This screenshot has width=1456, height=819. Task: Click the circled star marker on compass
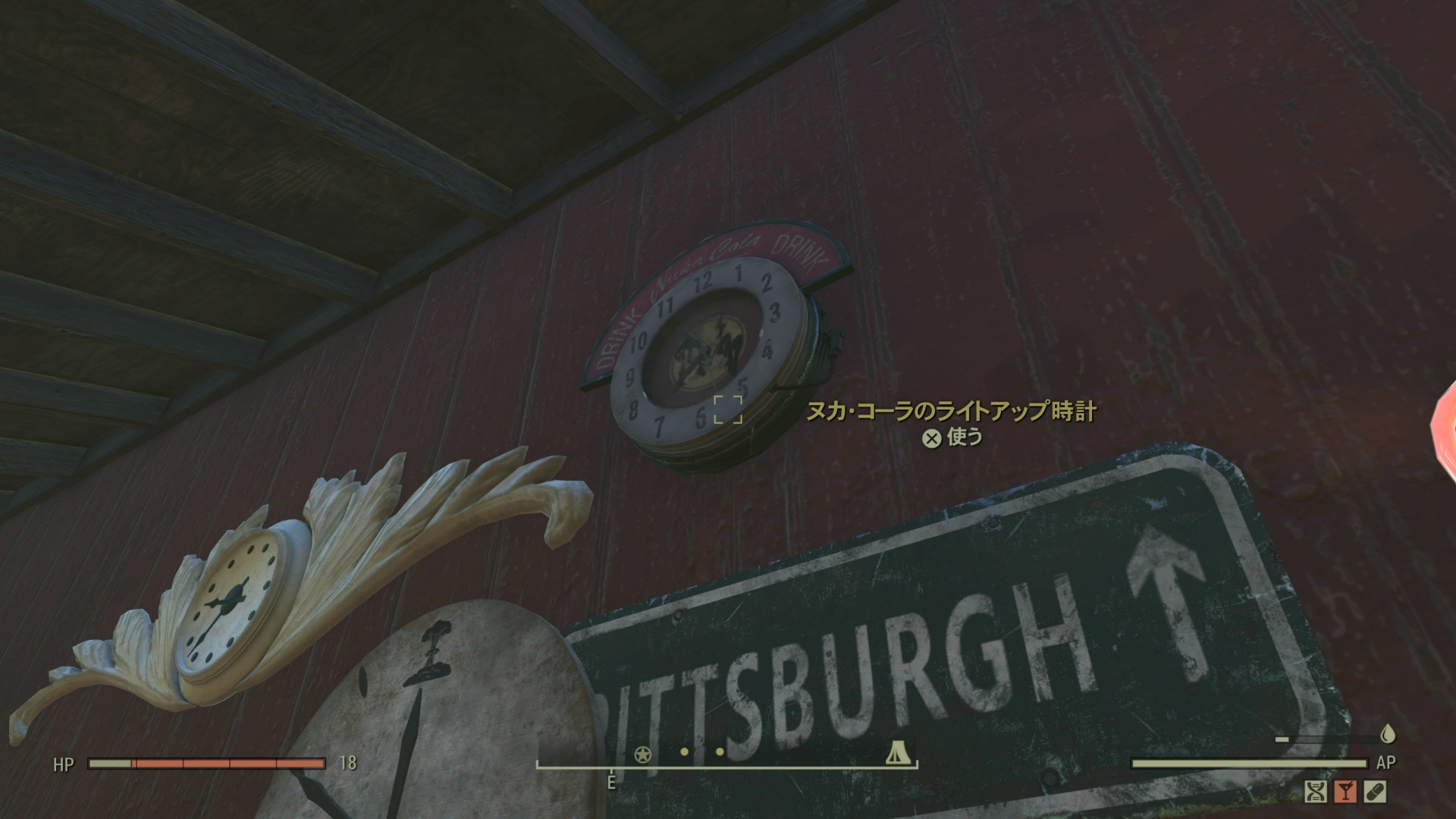pyautogui.click(x=642, y=754)
